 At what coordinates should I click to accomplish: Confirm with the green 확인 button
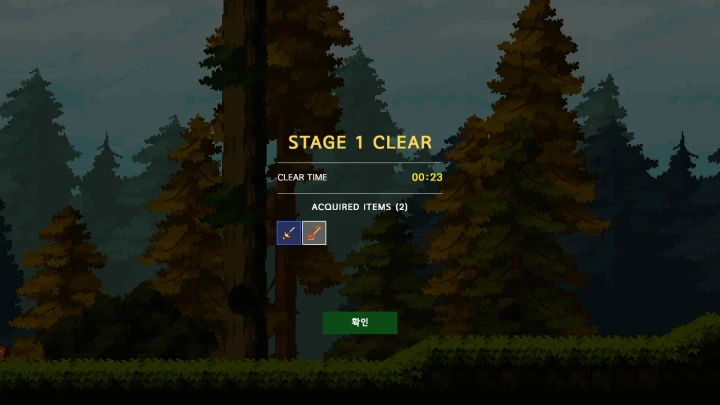359,322
